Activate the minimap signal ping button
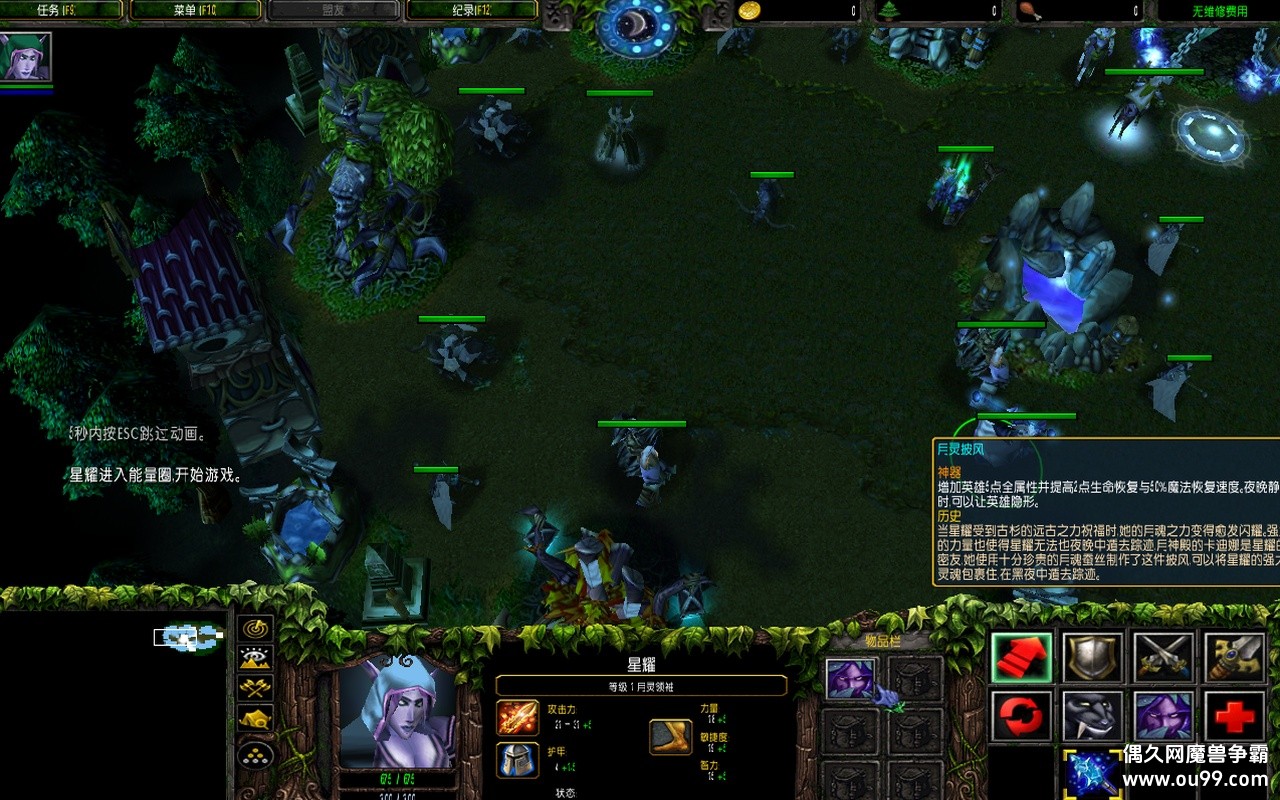Image resolution: width=1280 pixels, height=800 pixels. (258, 629)
